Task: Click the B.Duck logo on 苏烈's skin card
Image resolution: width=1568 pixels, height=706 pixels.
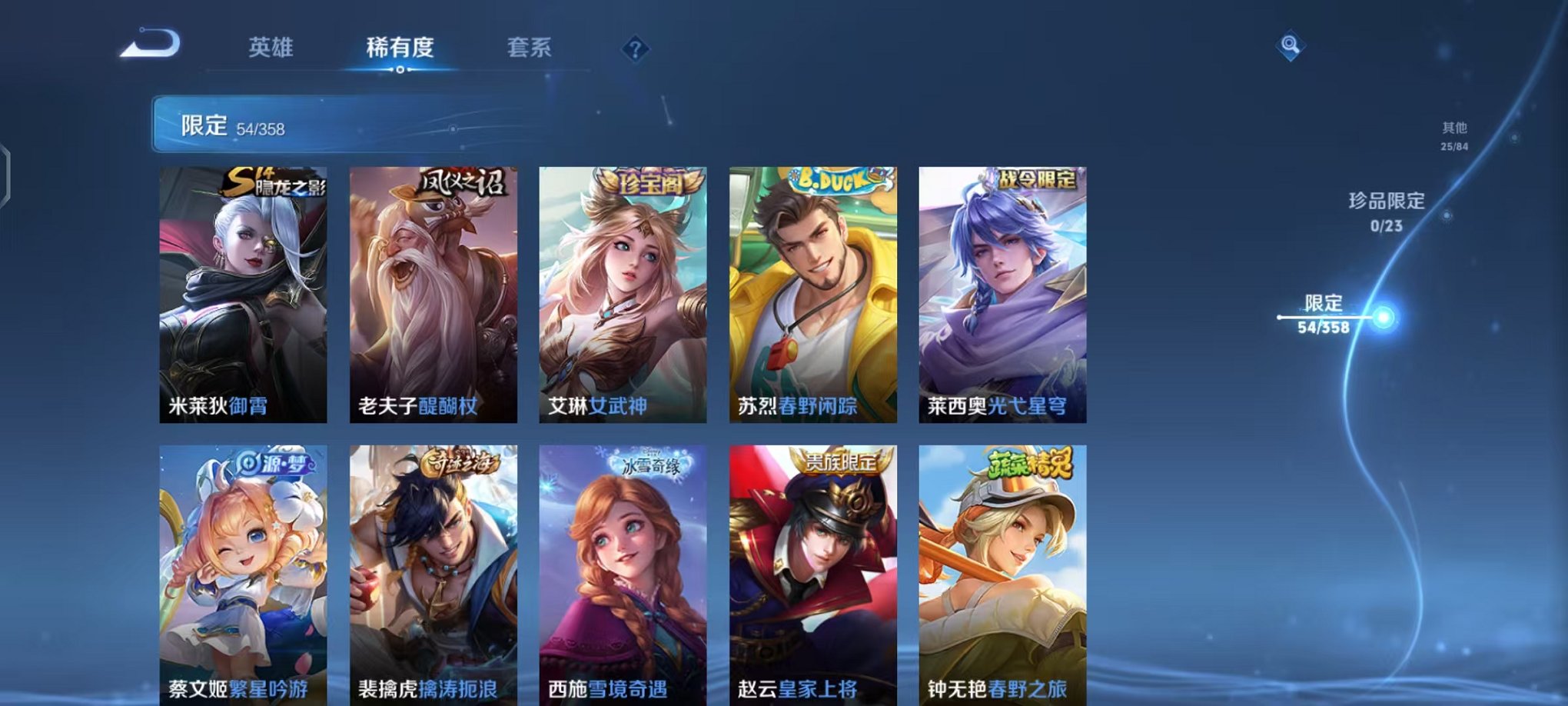Action: pyautogui.click(x=831, y=180)
